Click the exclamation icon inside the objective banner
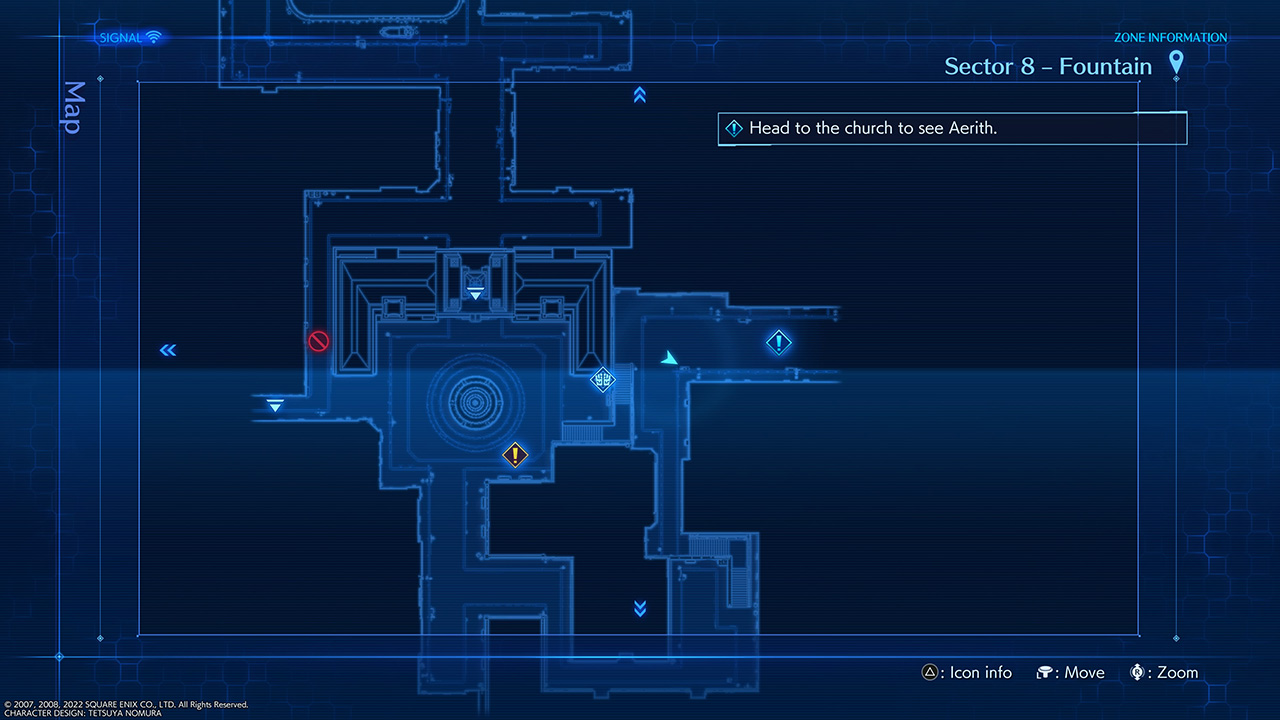This screenshot has height=720, width=1280. point(734,128)
